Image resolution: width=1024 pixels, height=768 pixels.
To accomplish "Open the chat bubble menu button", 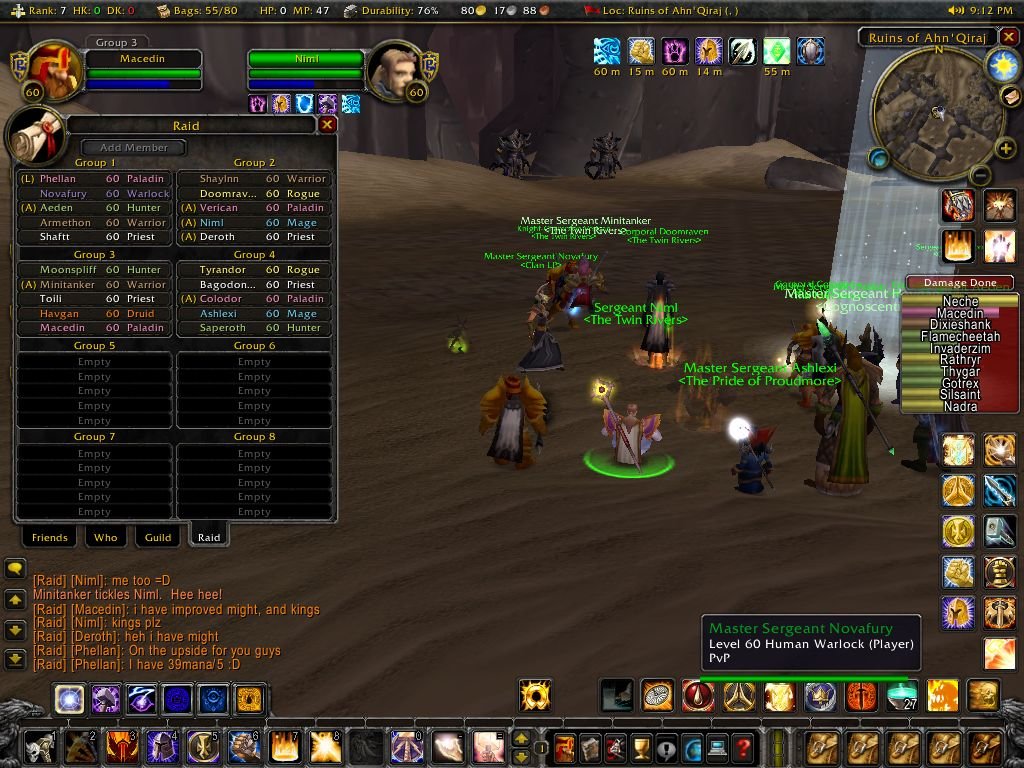I will pos(15,569).
